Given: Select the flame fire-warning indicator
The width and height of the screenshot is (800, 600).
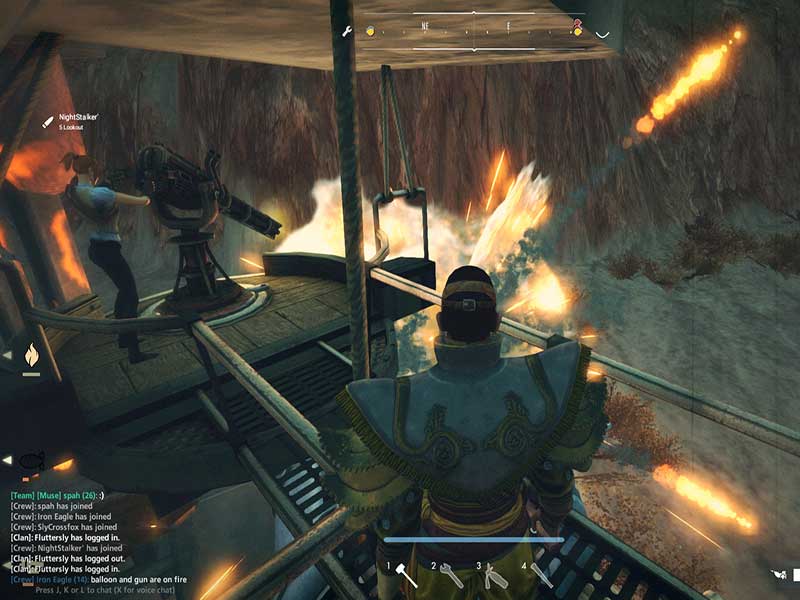Looking at the screenshot, I should click(31, 354).
